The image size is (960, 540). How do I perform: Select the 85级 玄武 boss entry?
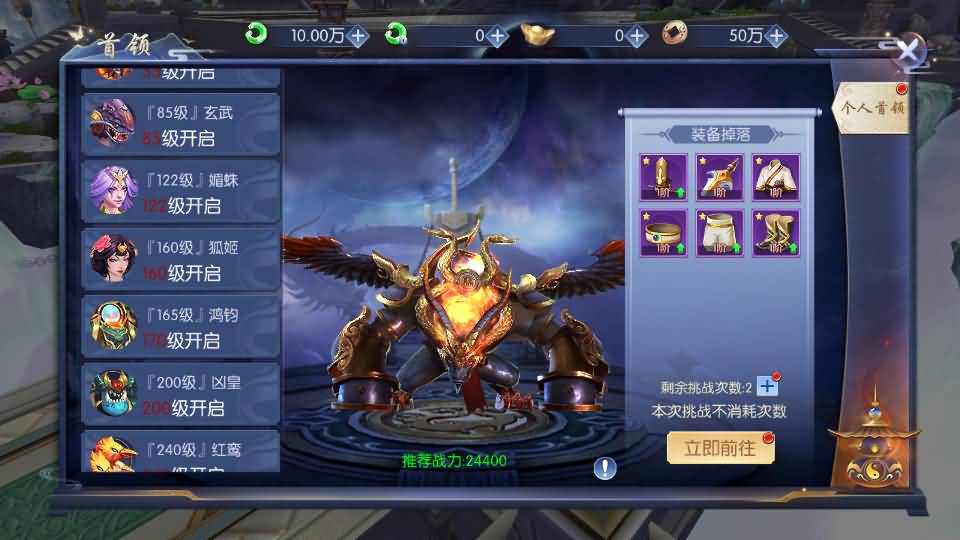[180, 124]
